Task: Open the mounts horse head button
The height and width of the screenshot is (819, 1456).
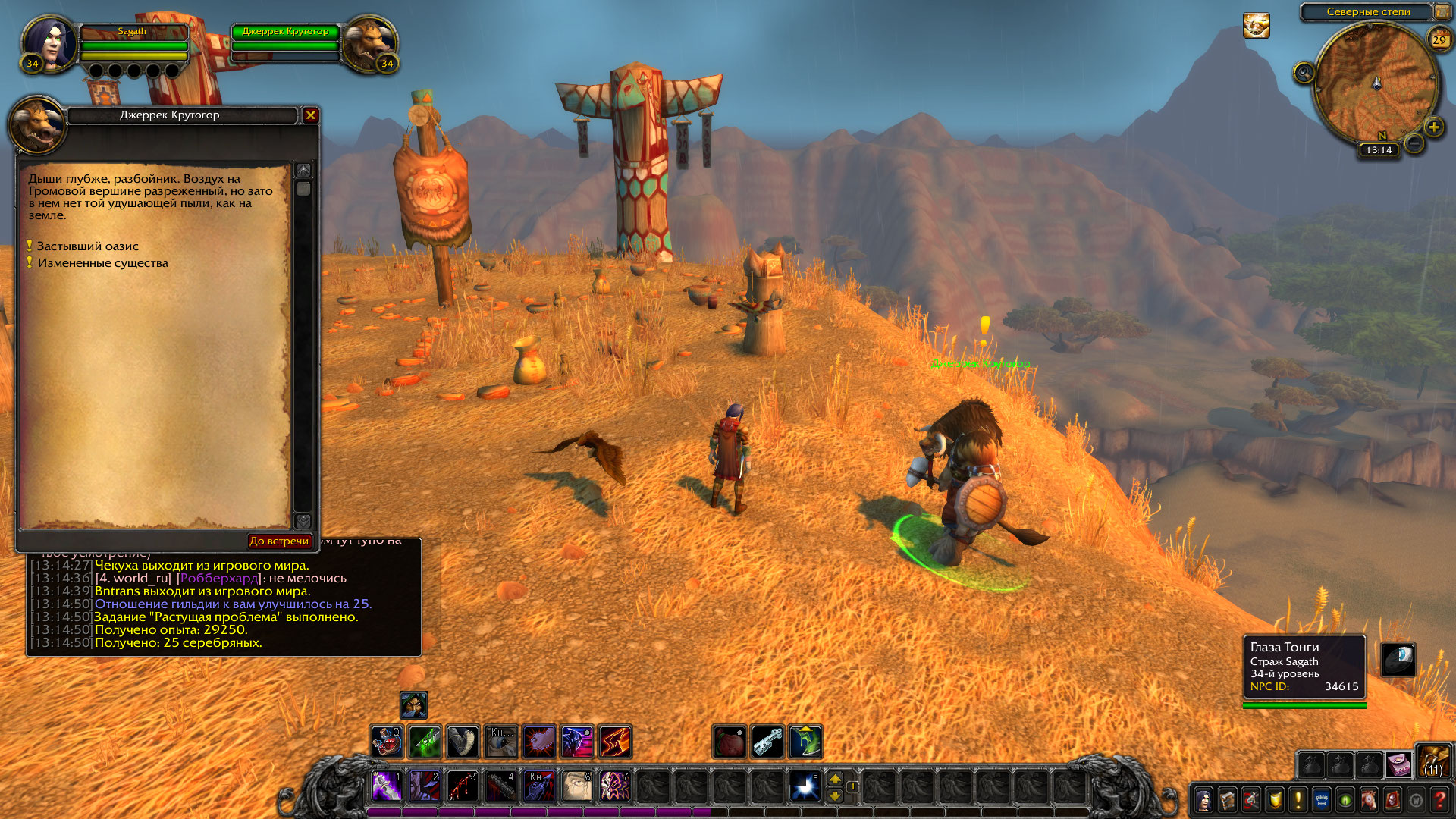Action: (x=1369, y=799)
